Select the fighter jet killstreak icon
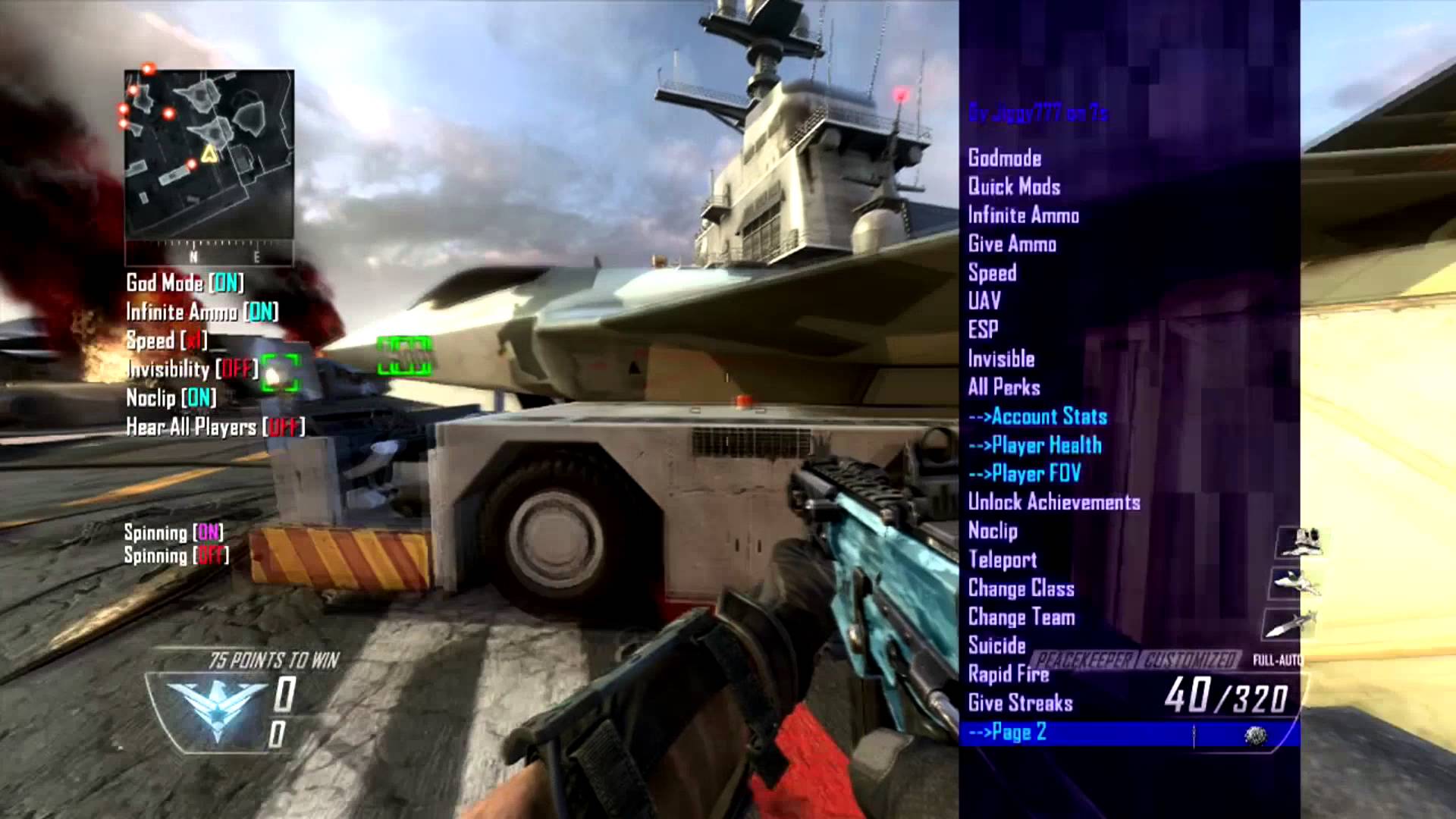 point(1296,582)
